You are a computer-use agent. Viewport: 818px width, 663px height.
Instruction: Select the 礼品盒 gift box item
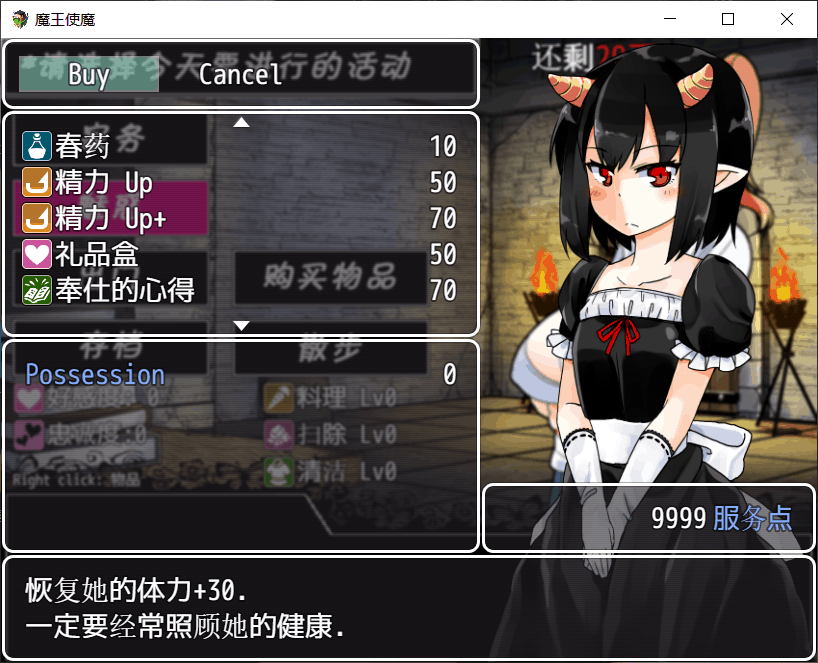pos(240,254)
